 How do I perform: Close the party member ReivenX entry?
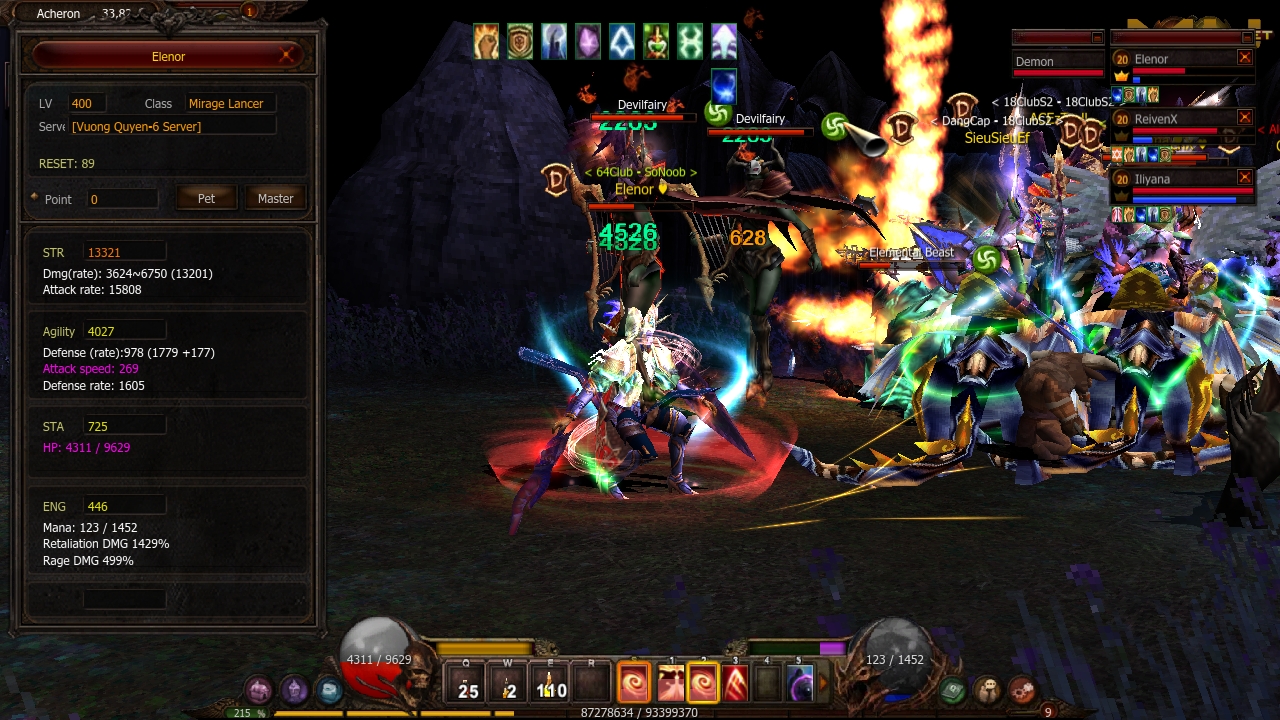1243,117
